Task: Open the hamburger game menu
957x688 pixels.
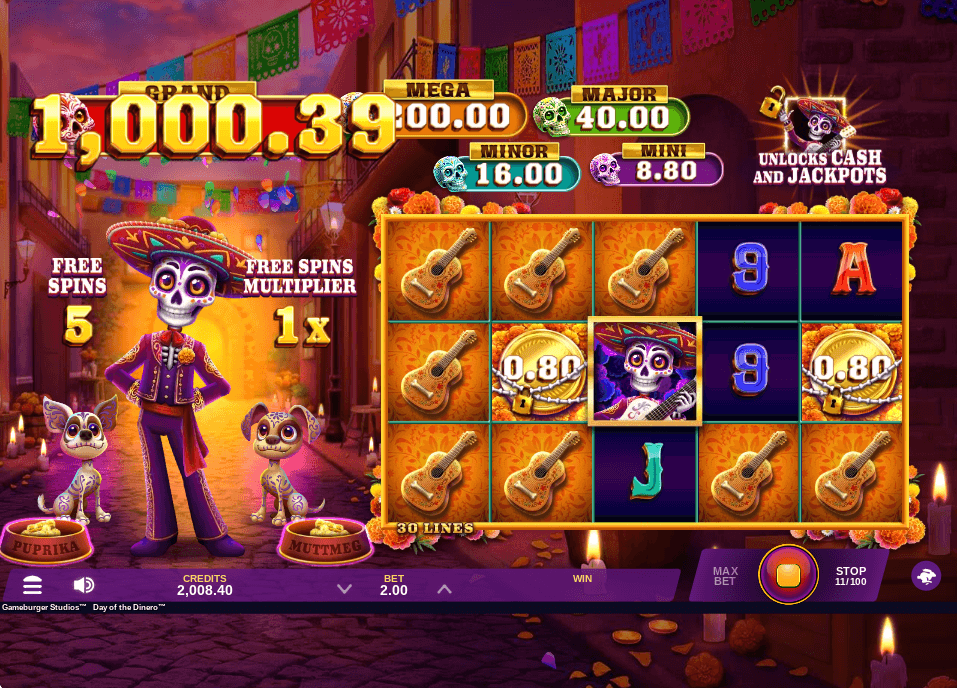Action: [33, 585]
